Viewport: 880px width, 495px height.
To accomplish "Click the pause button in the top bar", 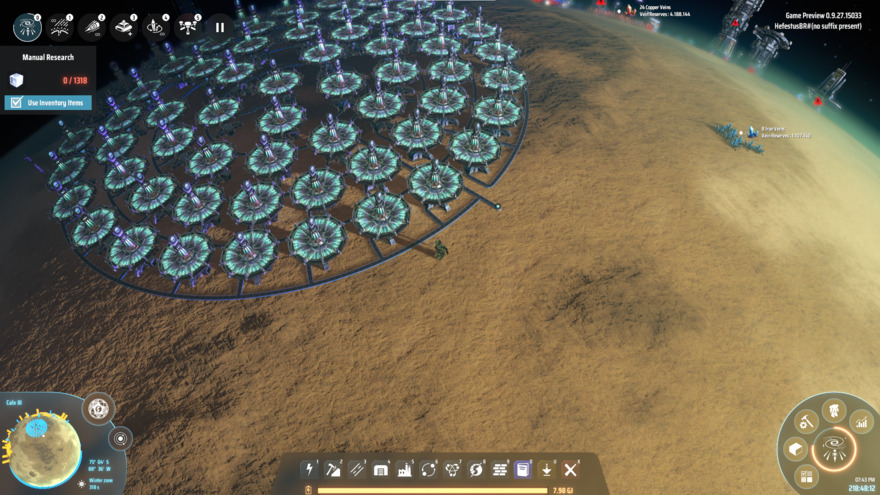I will tap(220, 27).
